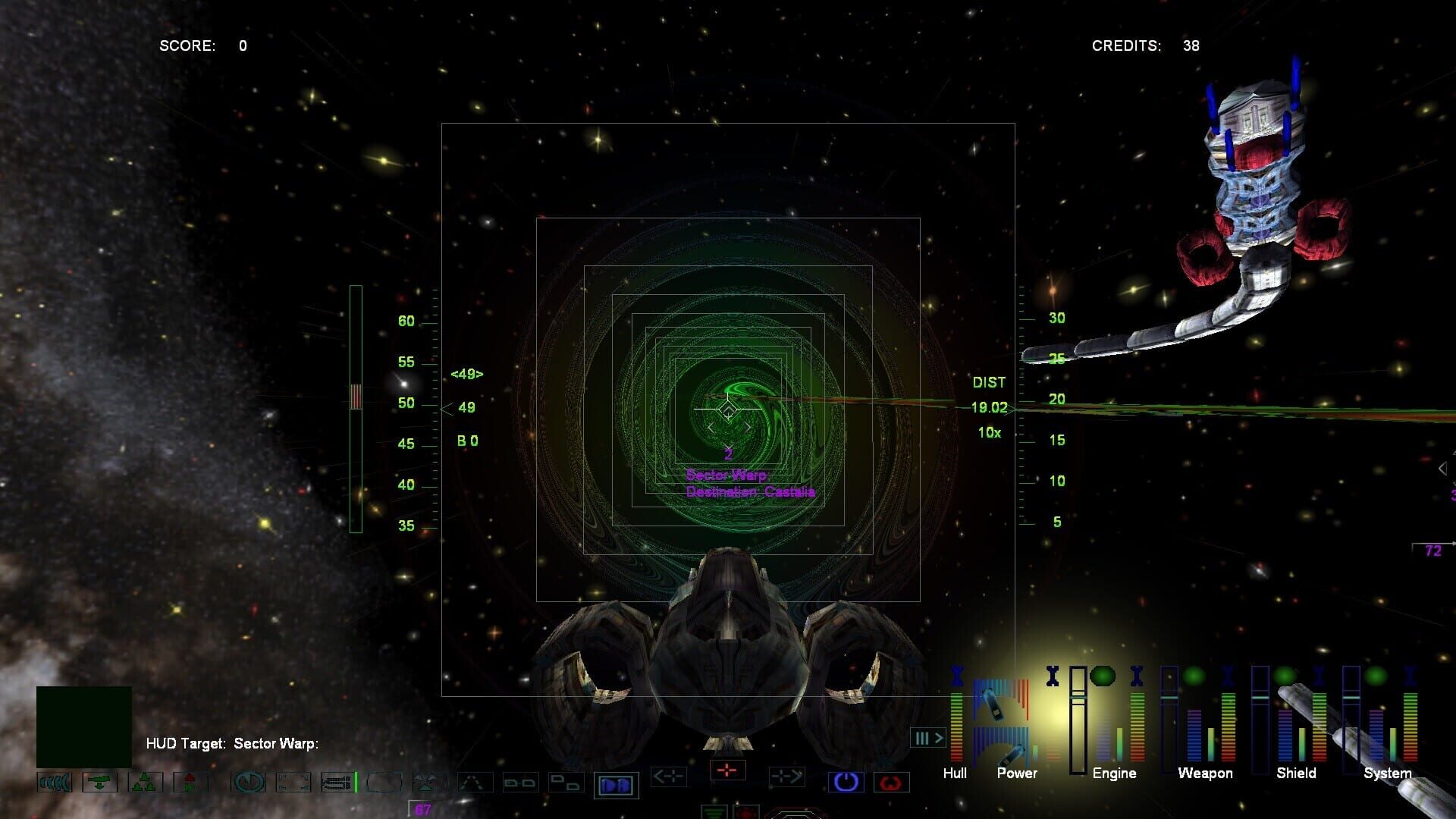Open the left chevron arrow on the right edge
This screenshot has height=819, width=1456.
[x=1444, y=468]
